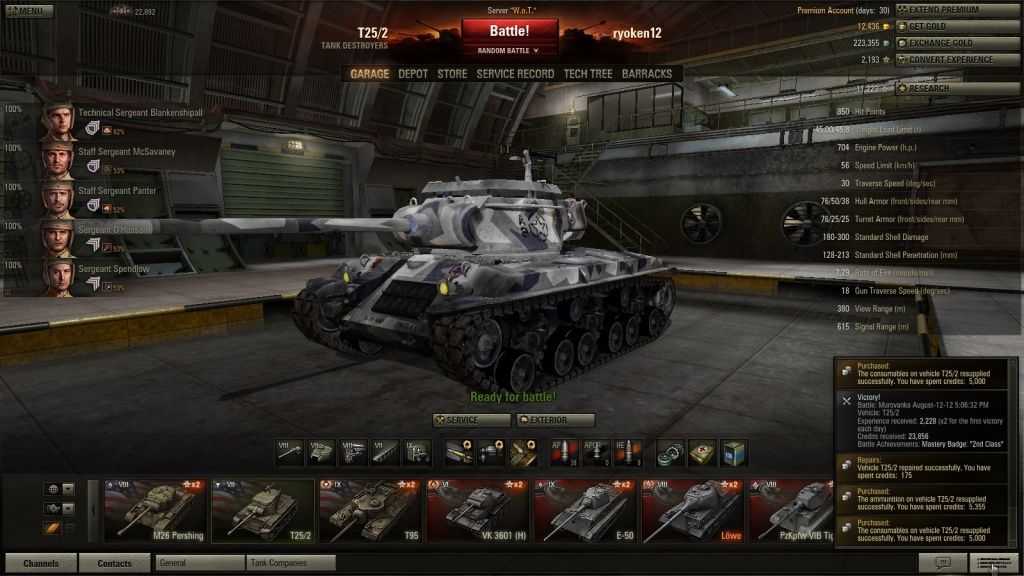Open the Contacts list button

(x=114, y=563)
